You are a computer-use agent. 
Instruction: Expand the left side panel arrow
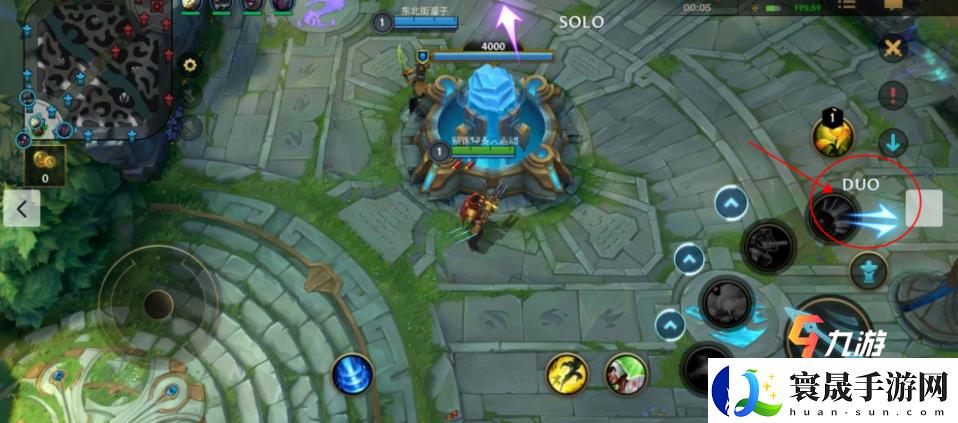(x=21, y=209)
